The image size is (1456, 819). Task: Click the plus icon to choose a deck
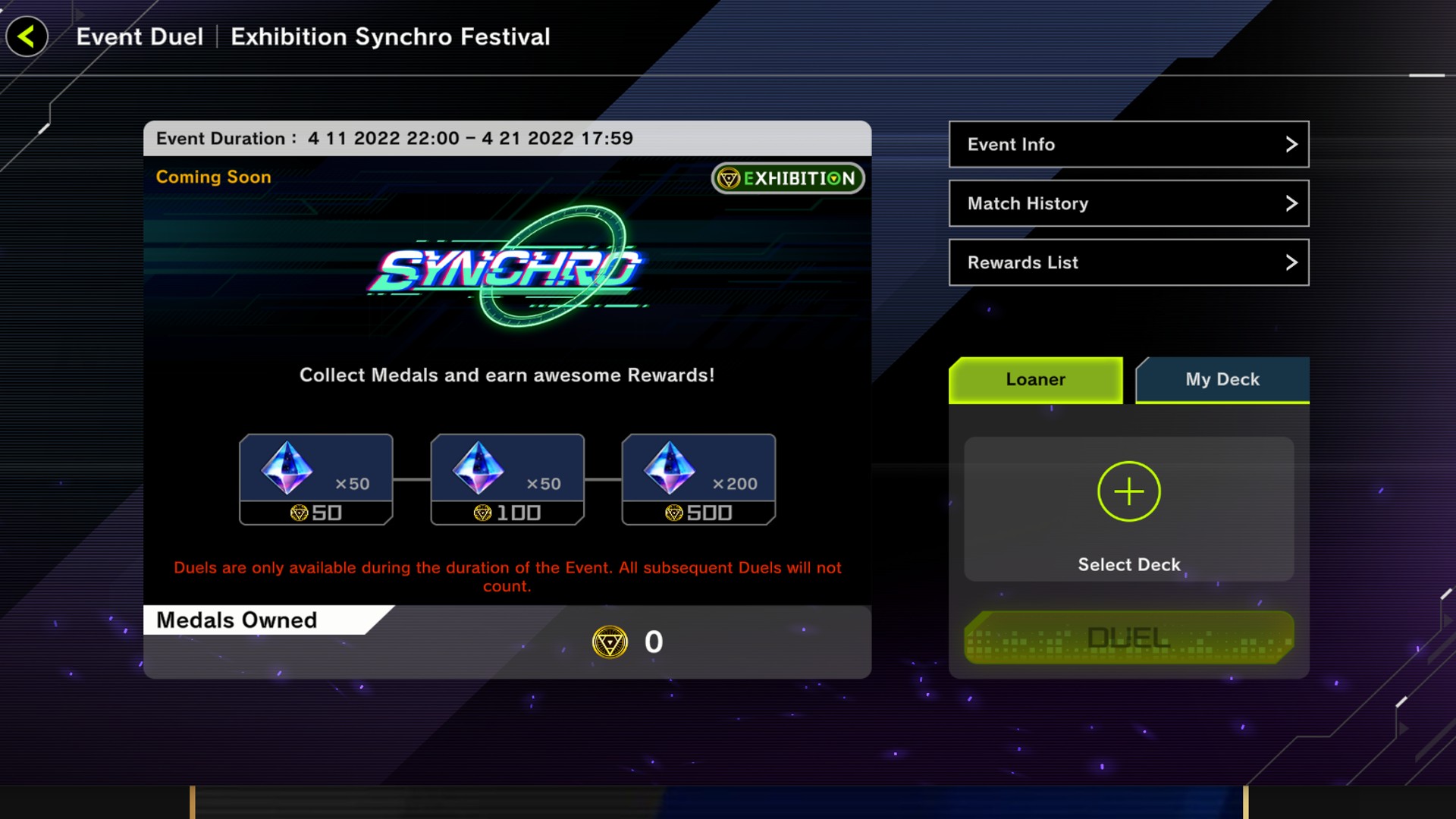pos(1128,491)
